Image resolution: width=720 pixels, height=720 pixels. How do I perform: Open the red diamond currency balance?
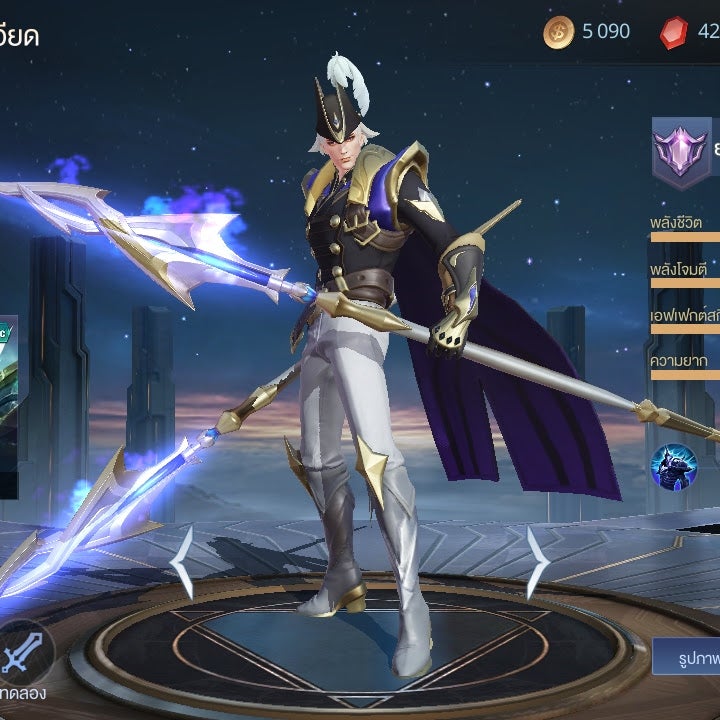(x=690, y=32)
